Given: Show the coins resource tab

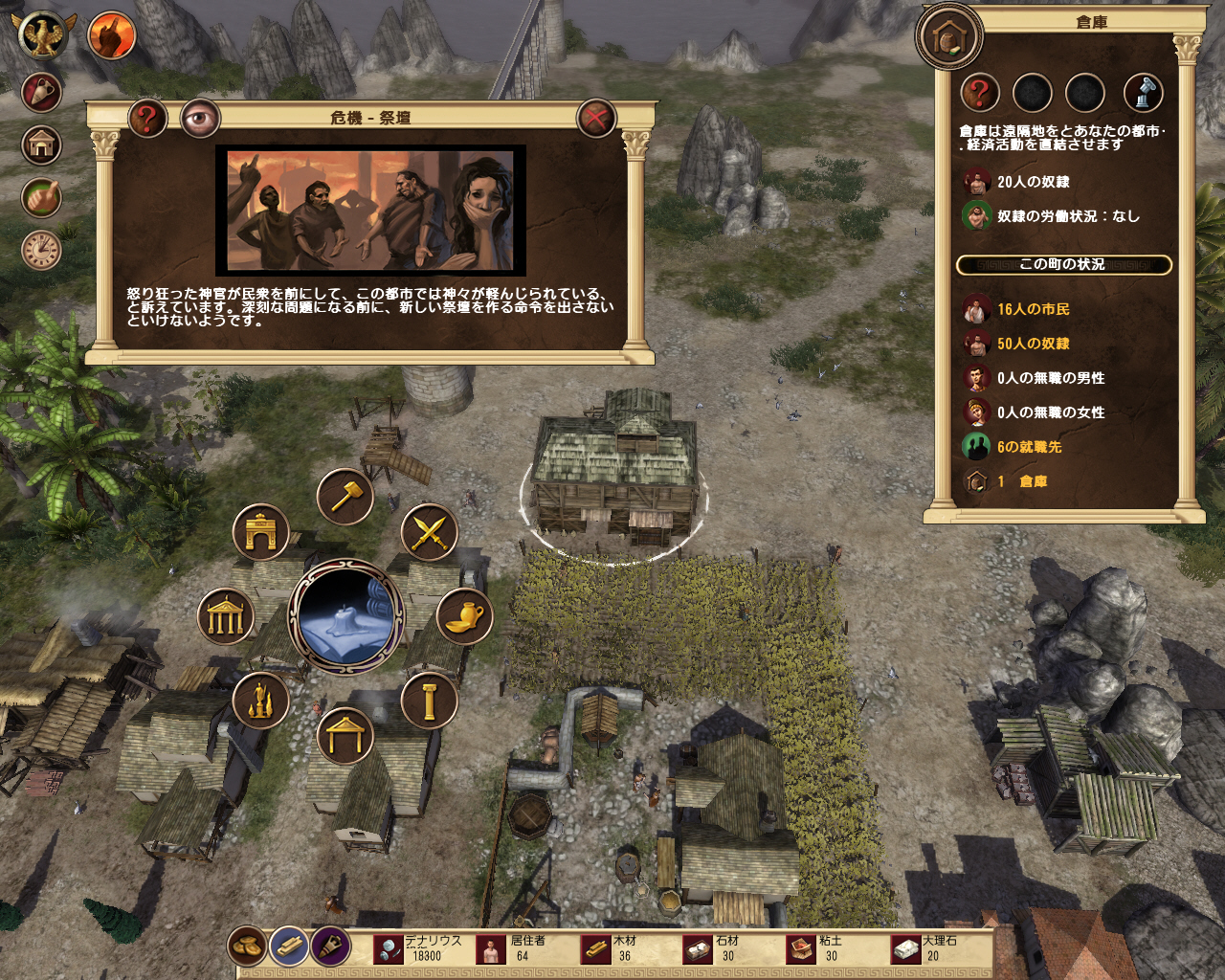Looking at the screenshot, I should click(247, 947).
